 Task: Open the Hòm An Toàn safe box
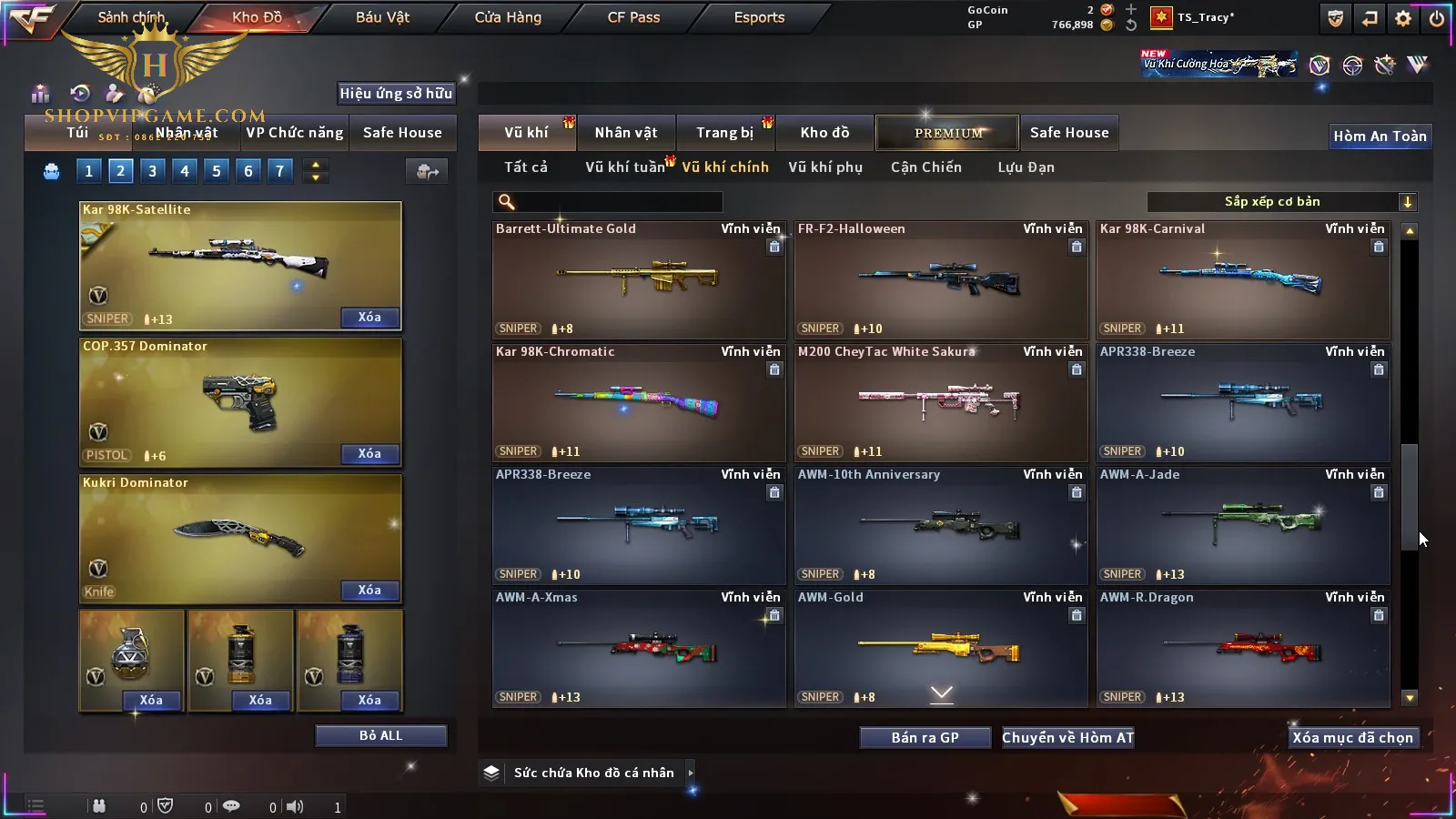[x=1380, y=136]
